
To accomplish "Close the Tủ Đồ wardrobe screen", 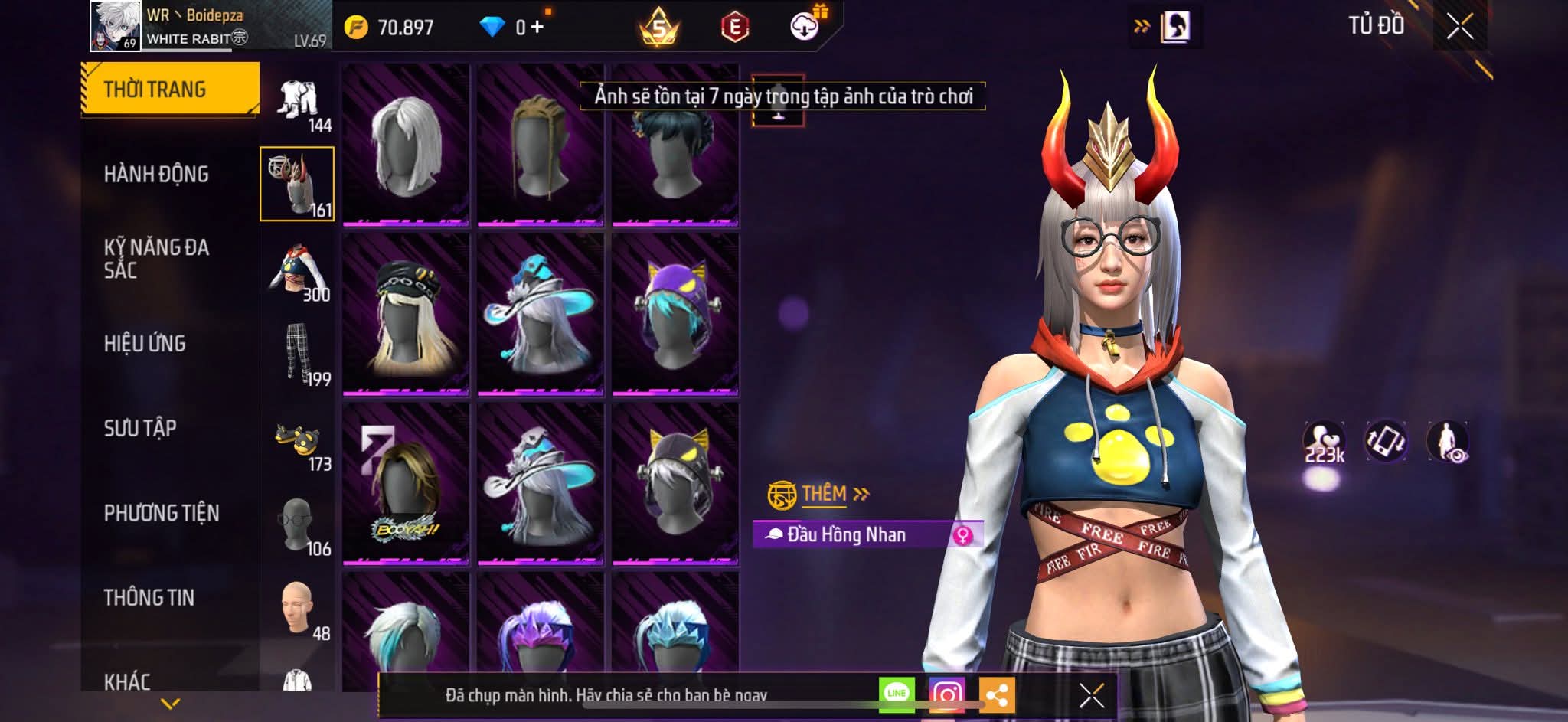I will pos(1459,27).
